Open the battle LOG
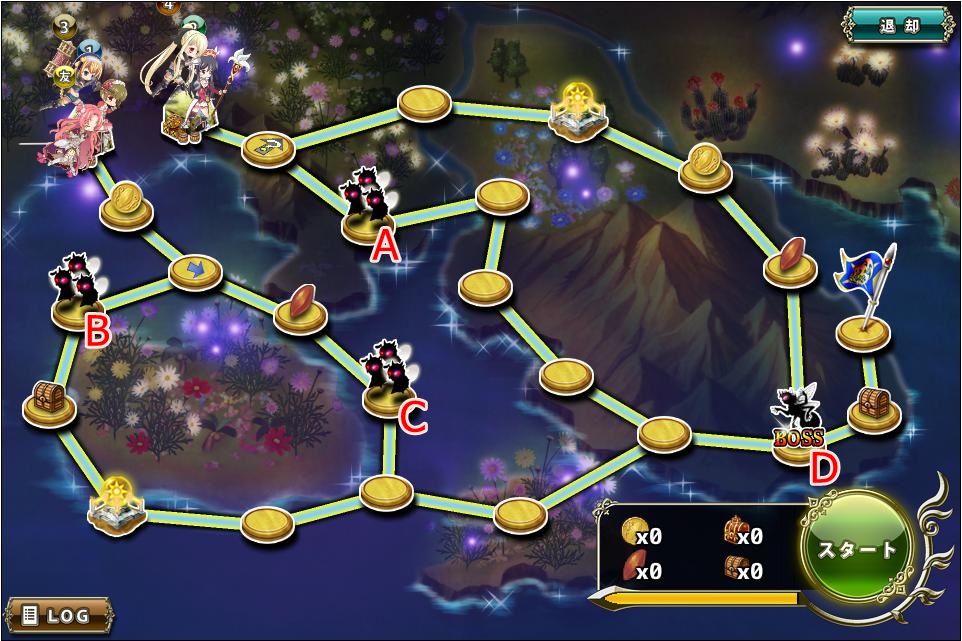Screen dimensions: 962x641 coord(57,614)
